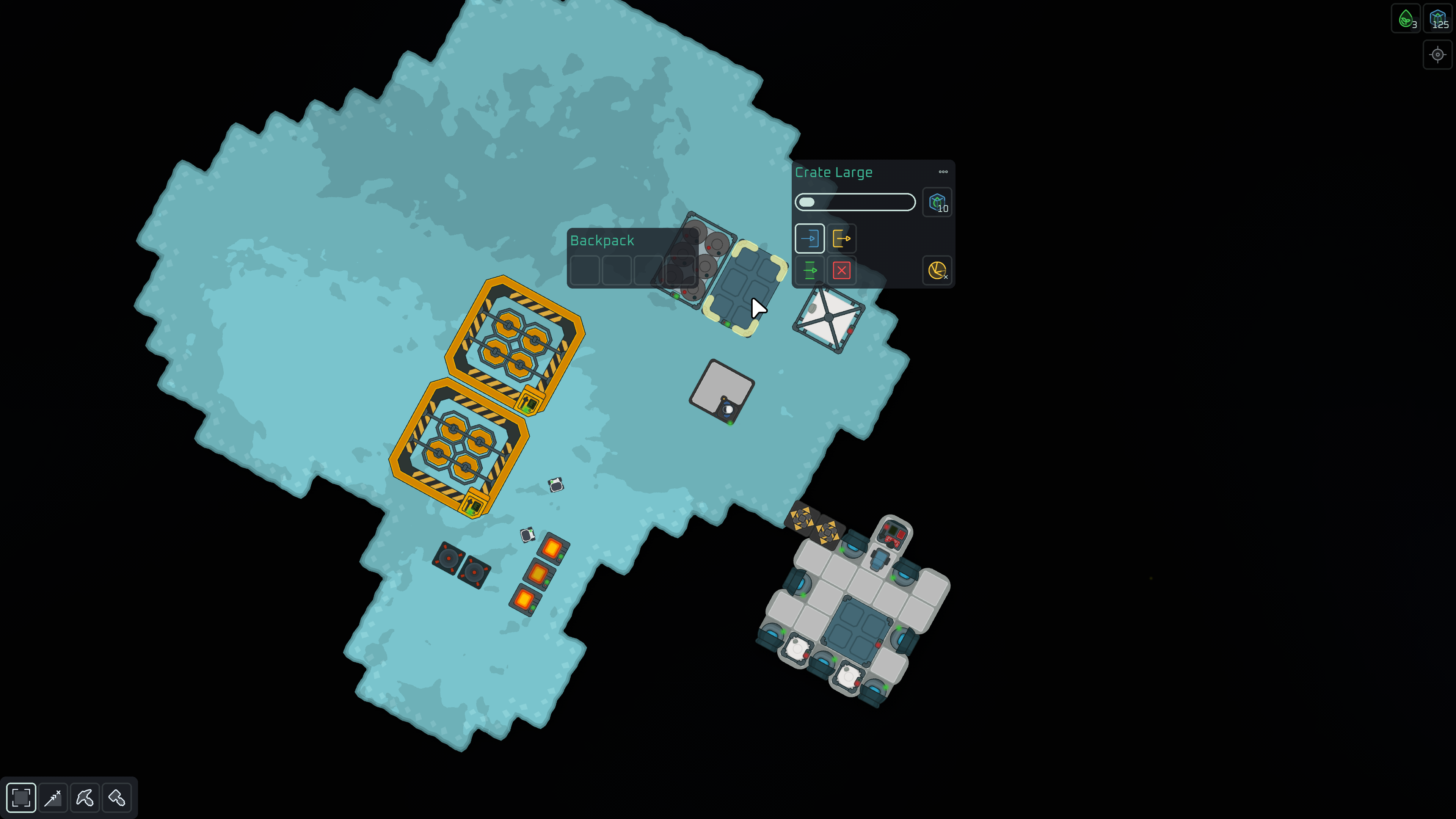Toggle the green pass-through transfer mode
The width and height of the screenshot is (1456, 819).
(810, 271)
